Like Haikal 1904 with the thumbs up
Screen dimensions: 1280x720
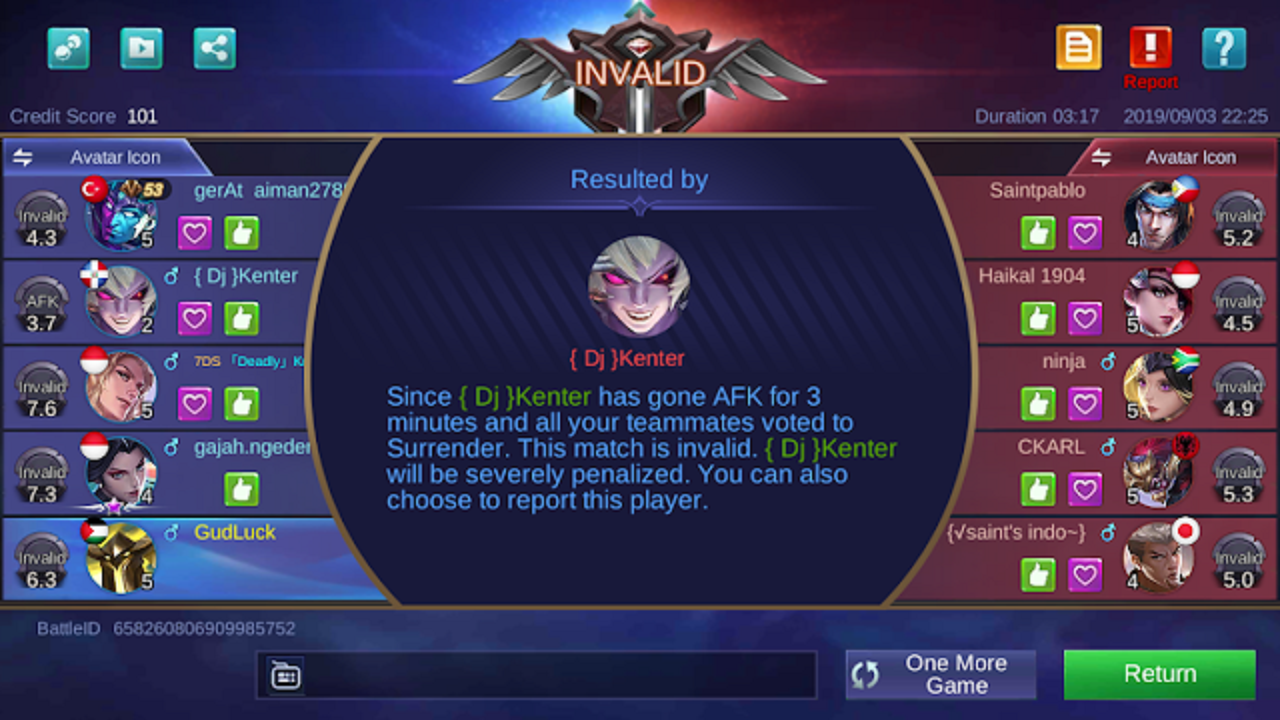1038,318
